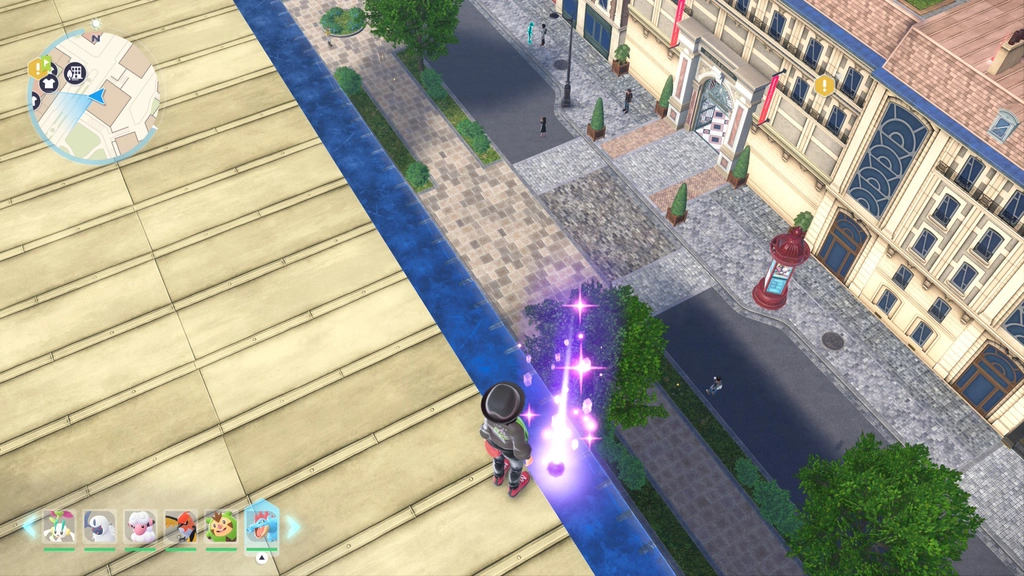Click the left arrow of the party bar
Image resolution: width=1024 pixels, height=576 pixels.
coord(30,524)
